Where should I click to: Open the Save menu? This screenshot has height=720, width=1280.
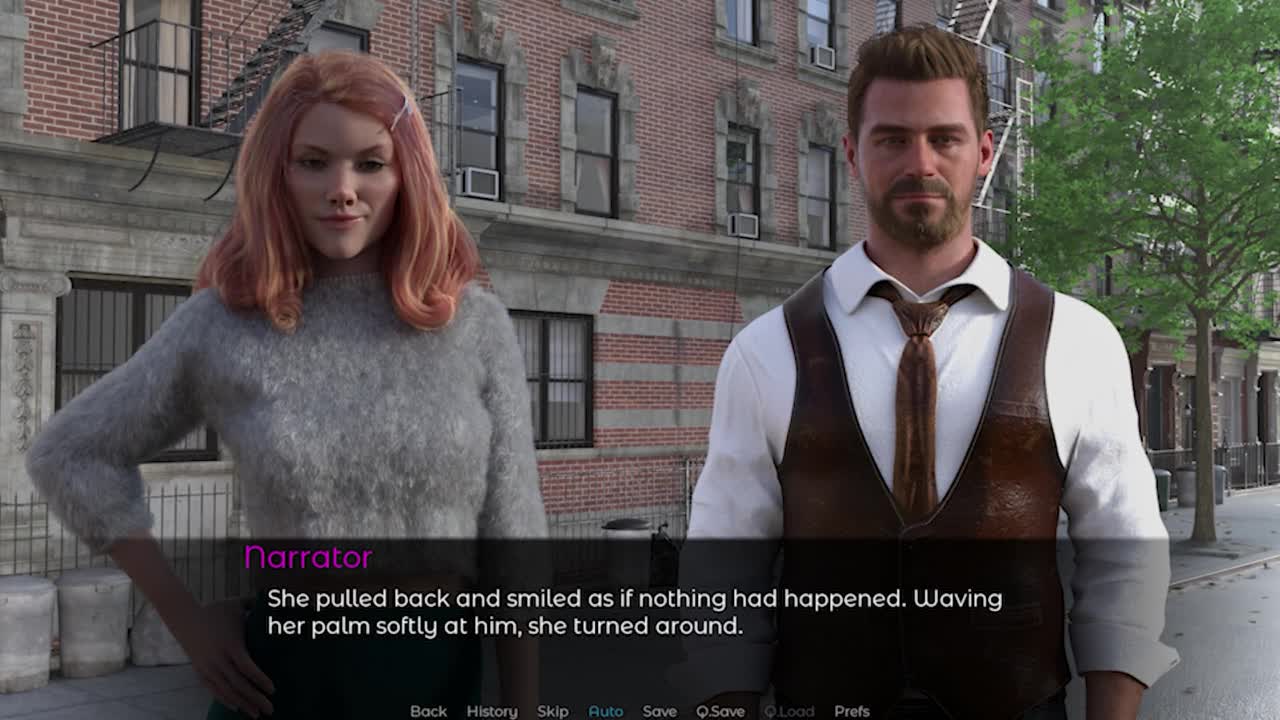click(x=659, y=711)
